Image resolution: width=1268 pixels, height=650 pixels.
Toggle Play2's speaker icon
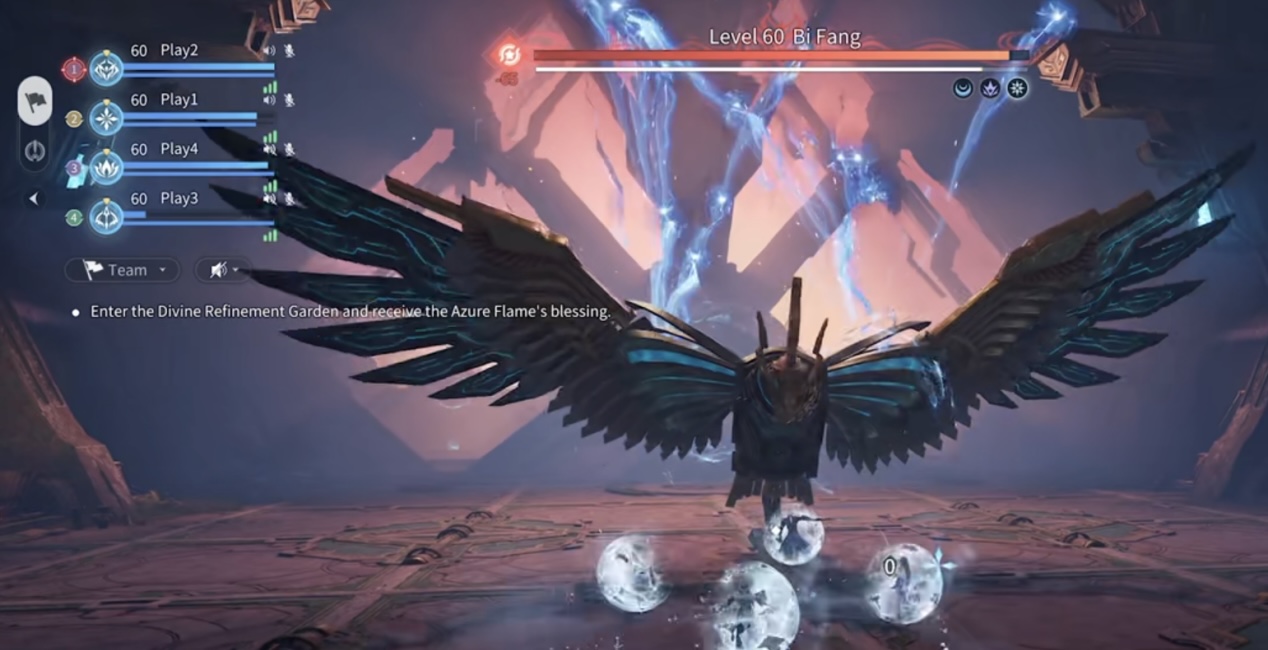coord(268,50)
